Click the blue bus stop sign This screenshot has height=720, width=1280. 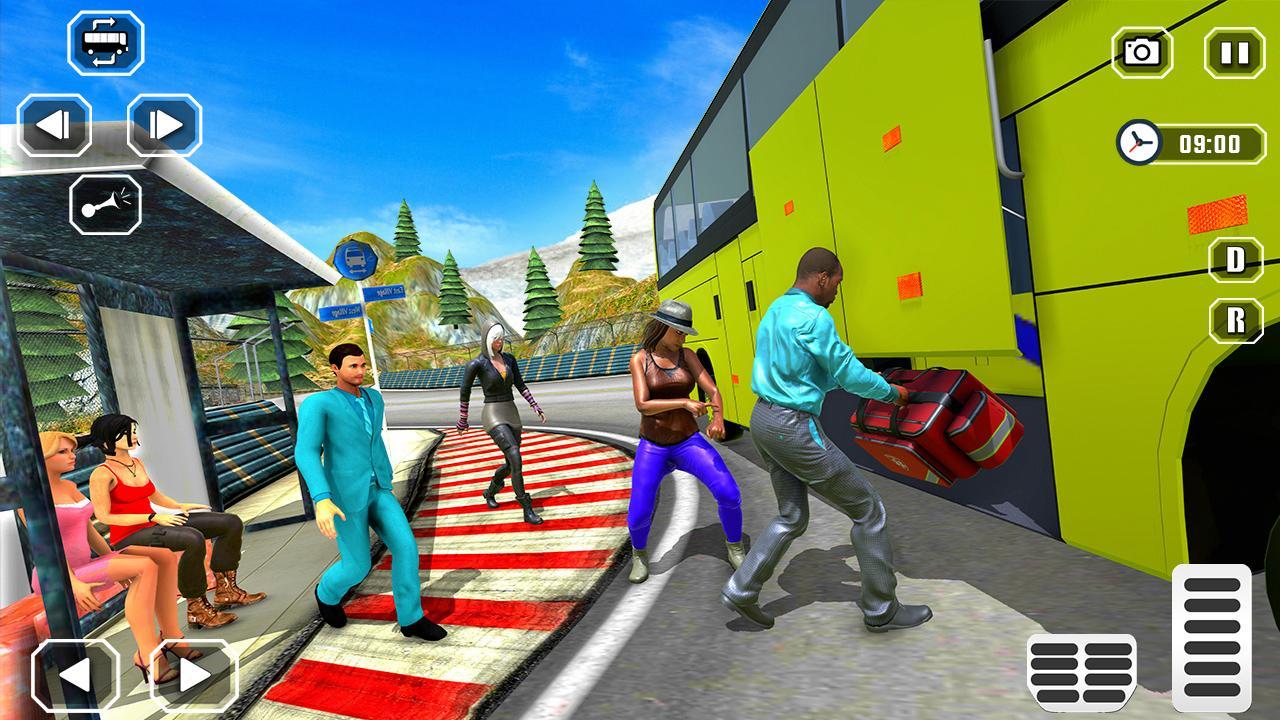point(357,259)
